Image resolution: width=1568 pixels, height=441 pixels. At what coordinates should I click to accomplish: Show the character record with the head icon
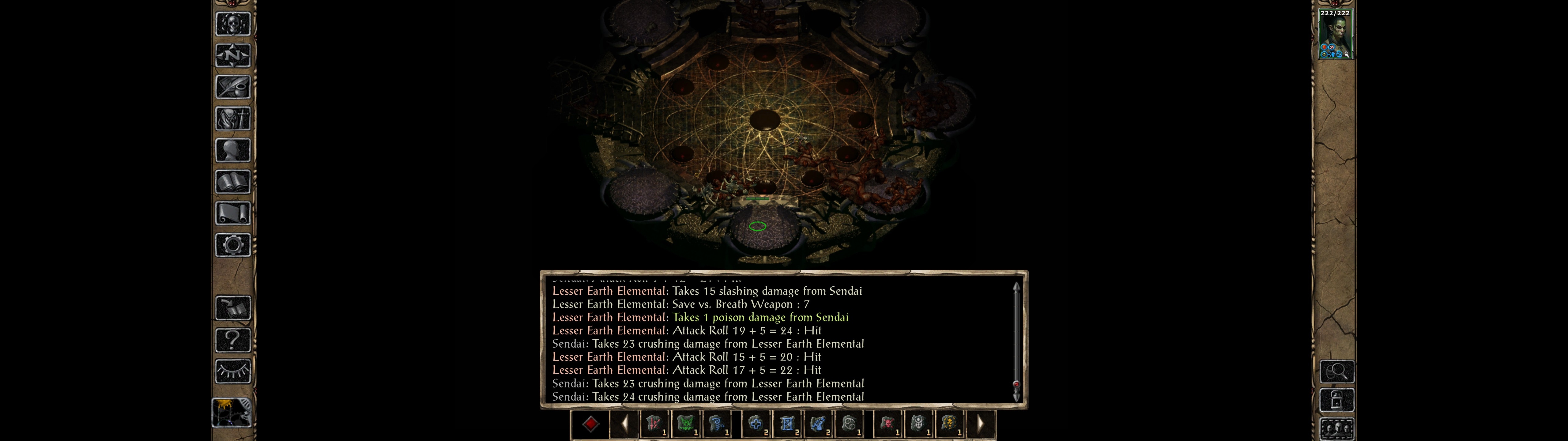pyautogui.click(x=232, y=150)
